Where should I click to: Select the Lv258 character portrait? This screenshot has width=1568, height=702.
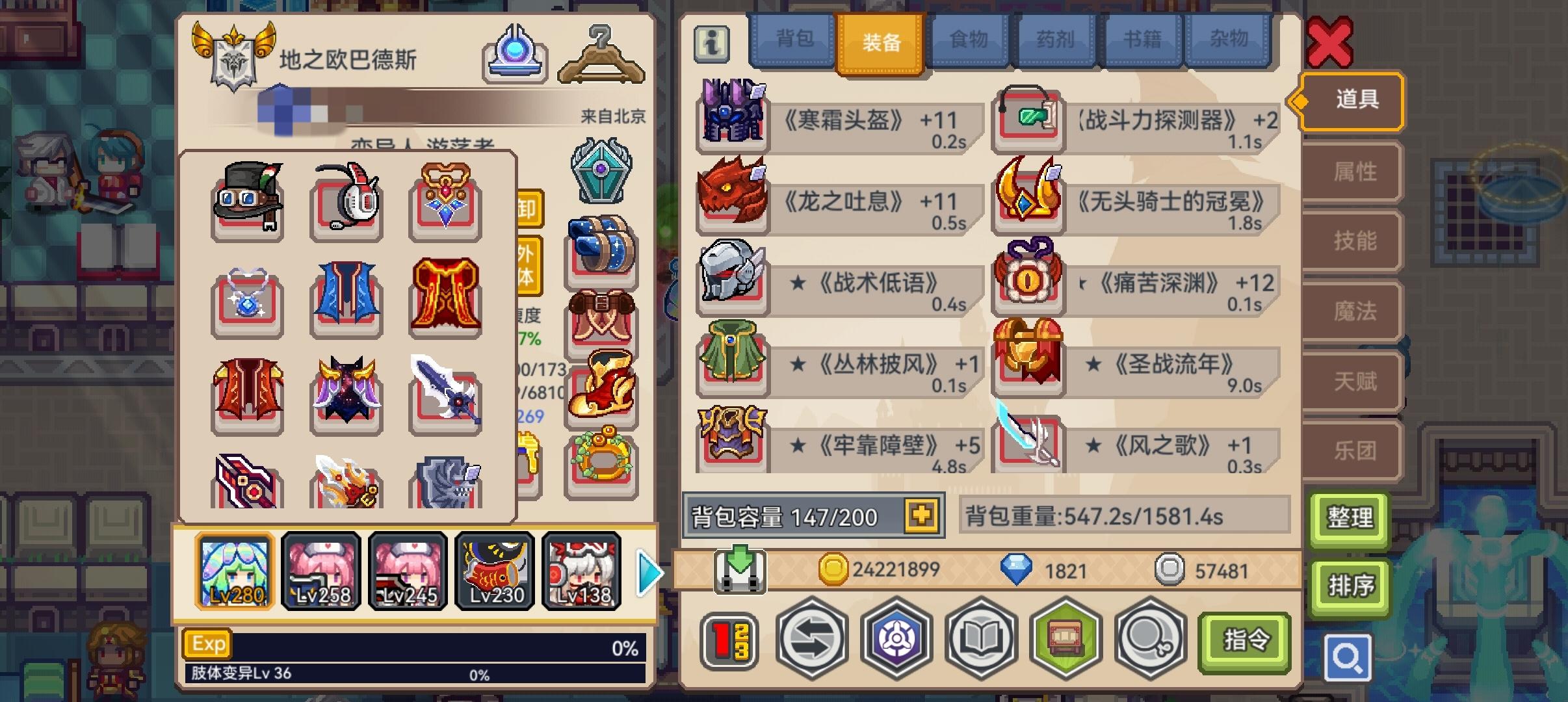click(x=321, y=571)
